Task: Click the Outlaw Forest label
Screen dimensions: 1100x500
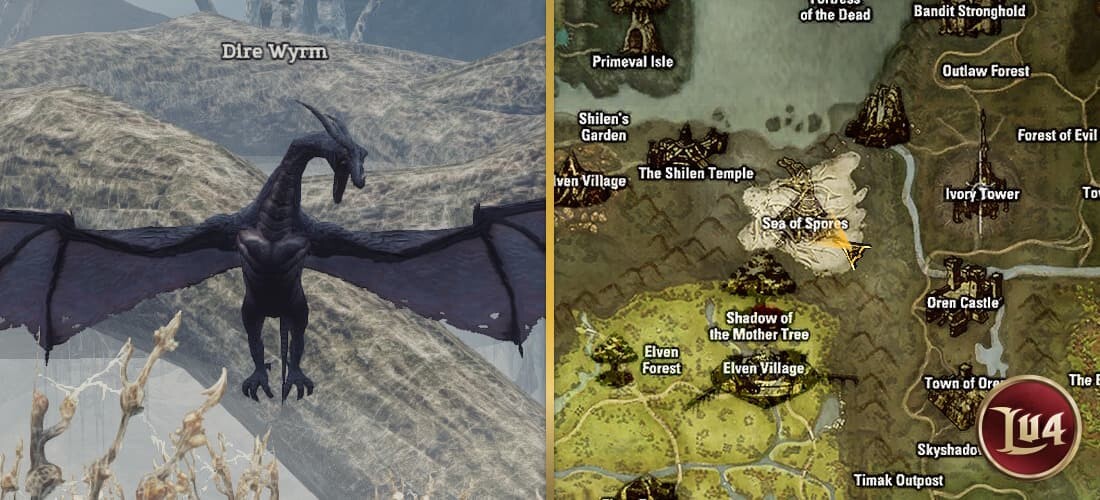Action: [x=985, y=71]
